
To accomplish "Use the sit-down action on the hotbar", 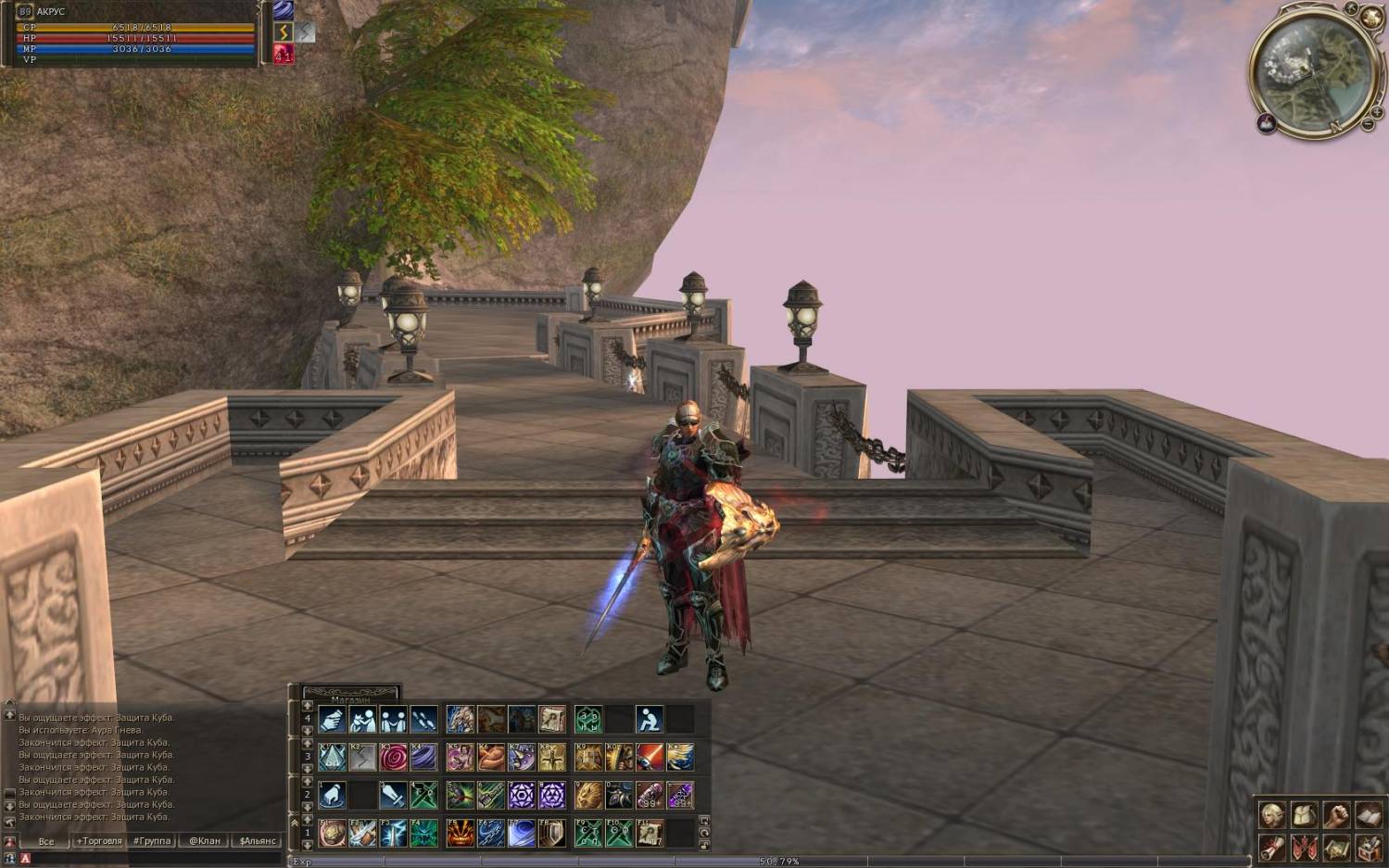I will pos(650,719).
